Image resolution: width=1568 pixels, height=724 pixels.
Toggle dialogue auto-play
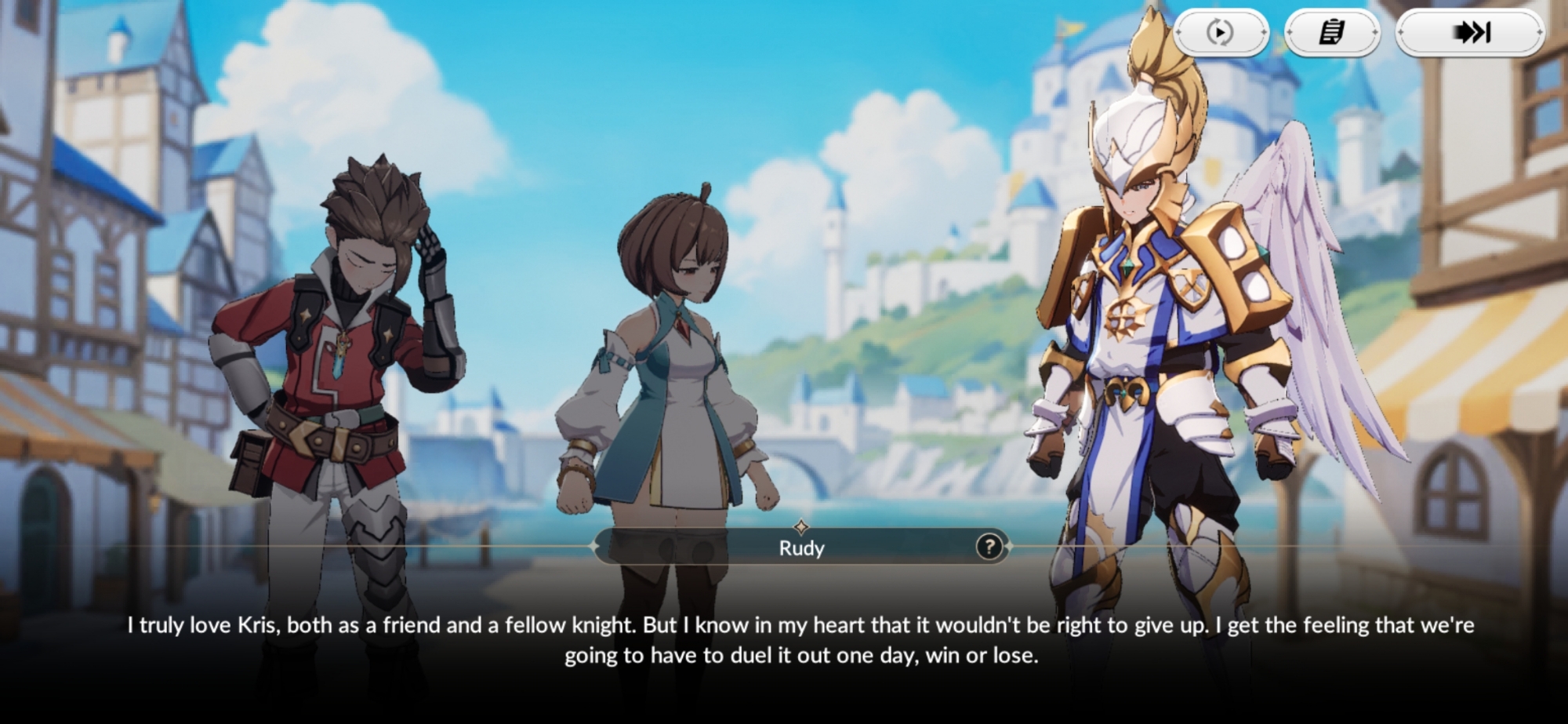click(x=1220, y=32)
